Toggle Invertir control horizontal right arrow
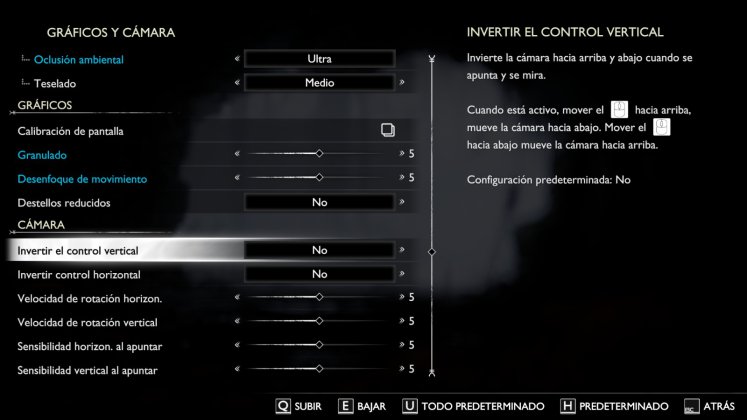Image resolution: width=747 pixels, height=420 pixels. tap(402, 274)
